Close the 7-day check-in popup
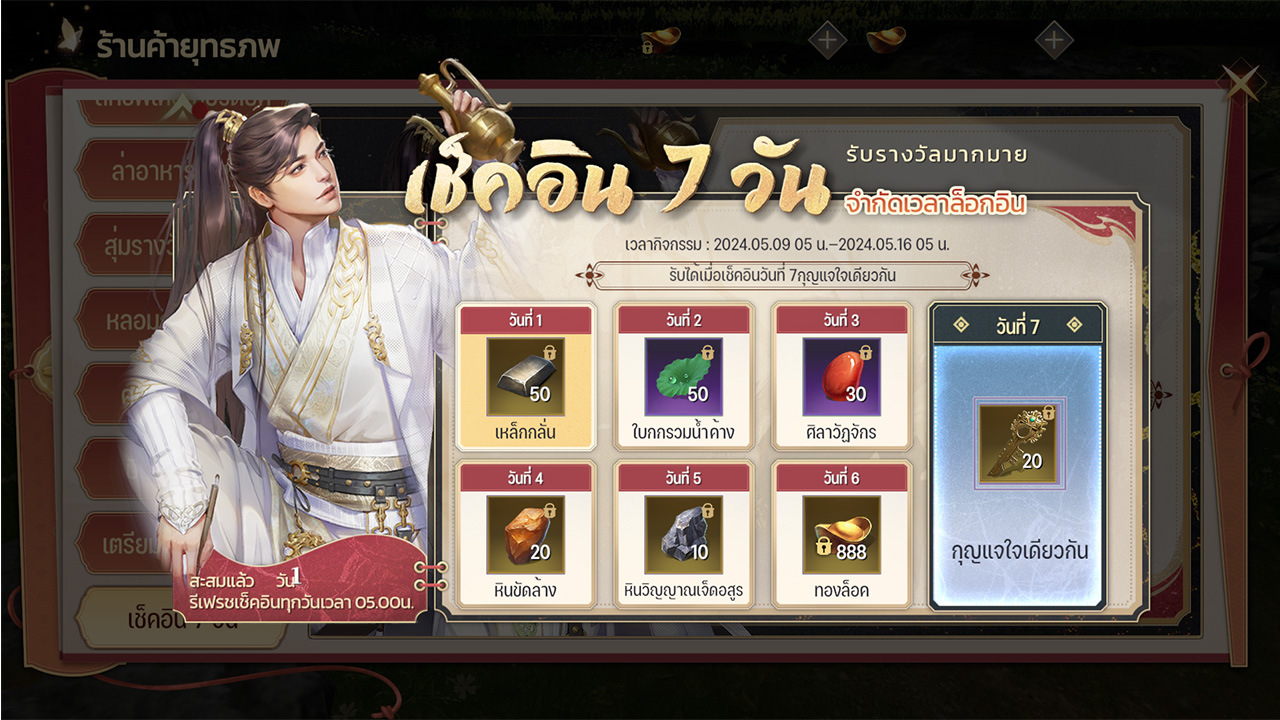 point(1241,84)
